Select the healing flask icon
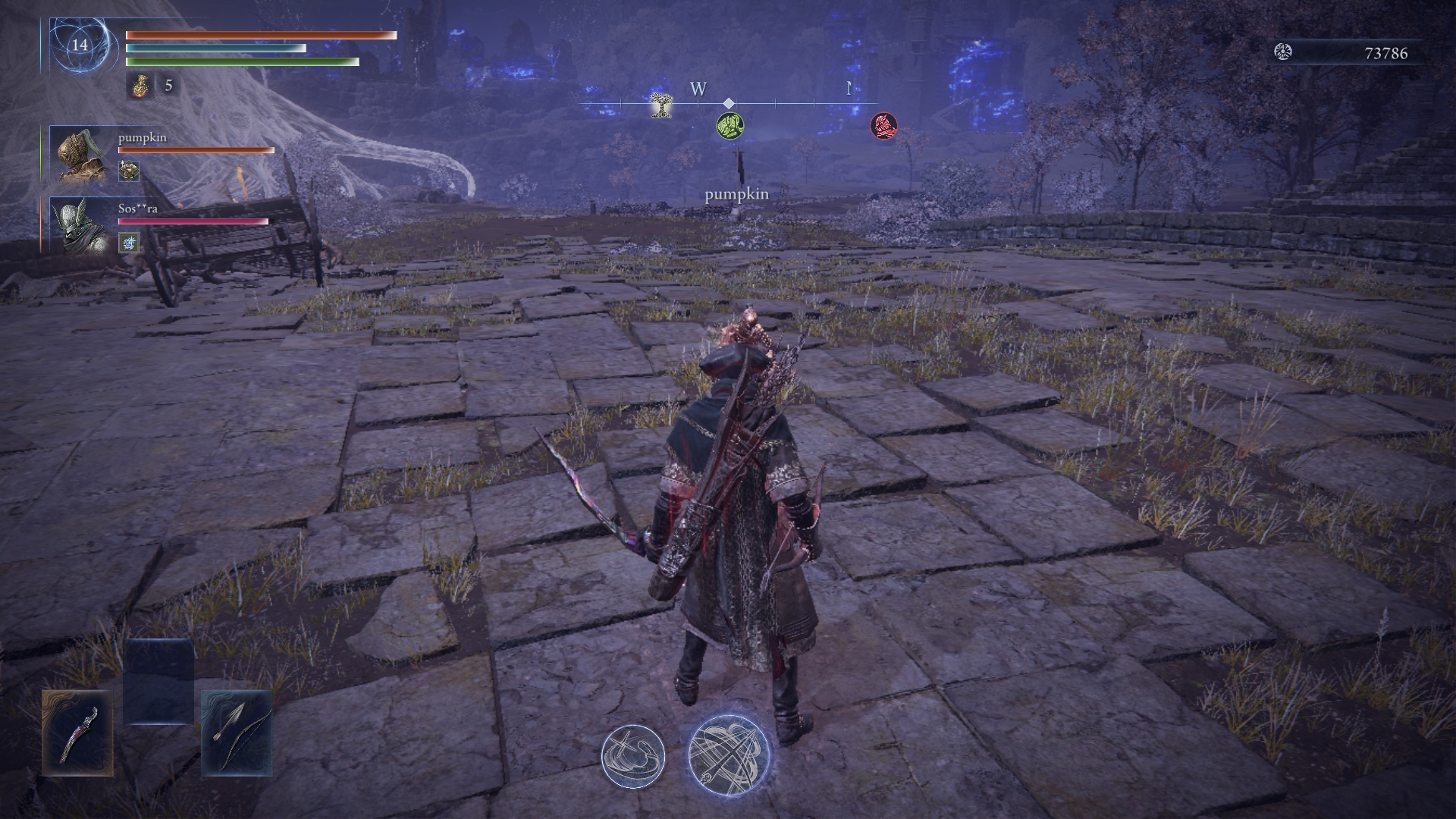The width and height of the screenshot is (1456, 819). [x=139, y=86]
